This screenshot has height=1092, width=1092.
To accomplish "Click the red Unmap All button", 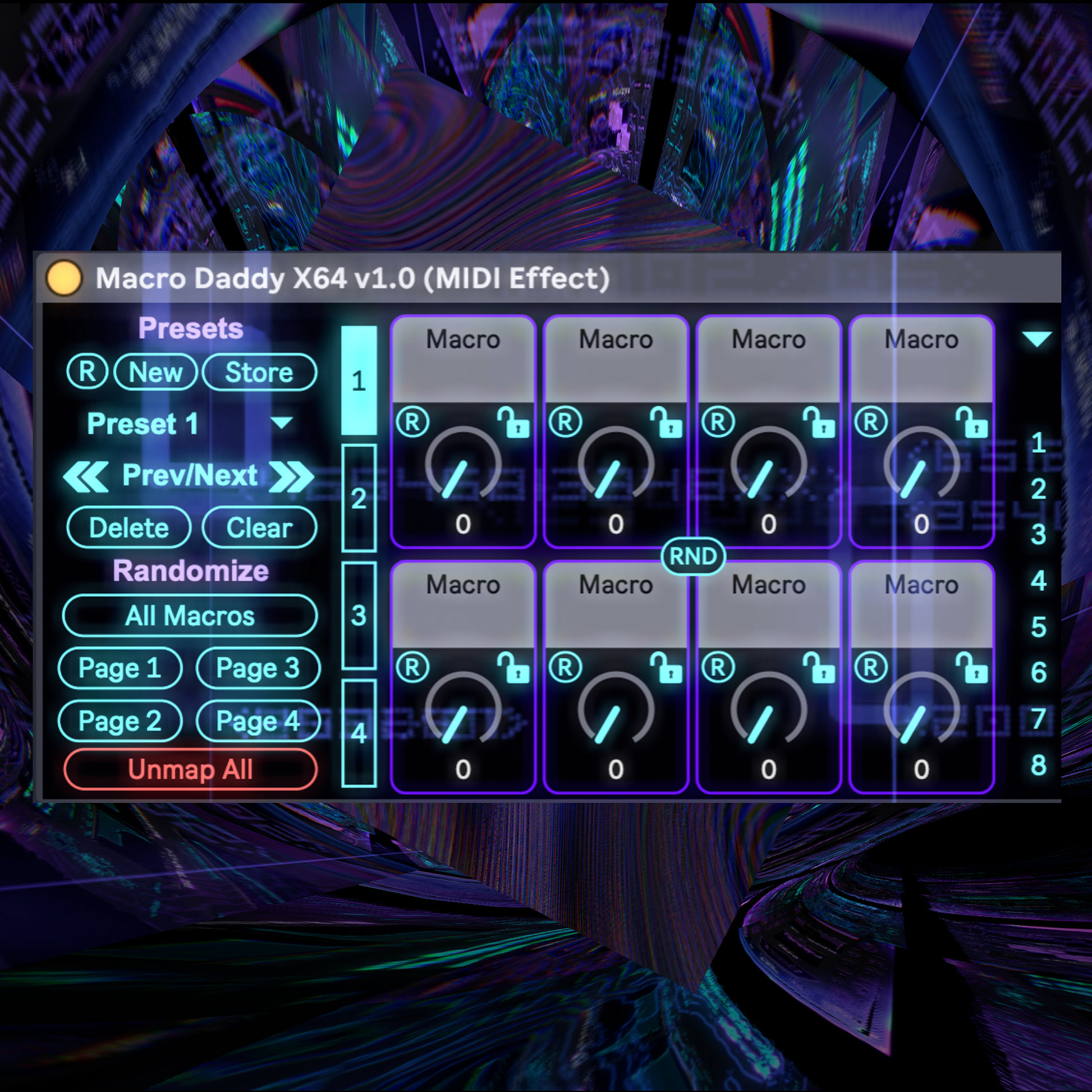I will pos(190,769).
